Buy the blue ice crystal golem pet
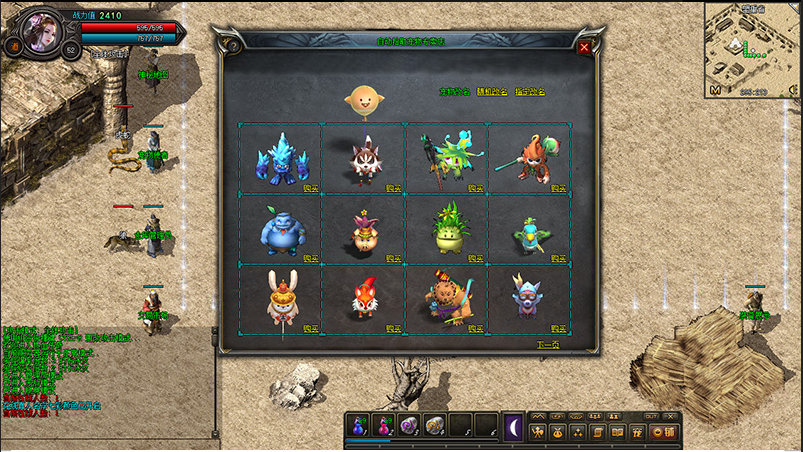Image resolution: width=803 pixels, height=452 pixels. coord(310,187)
